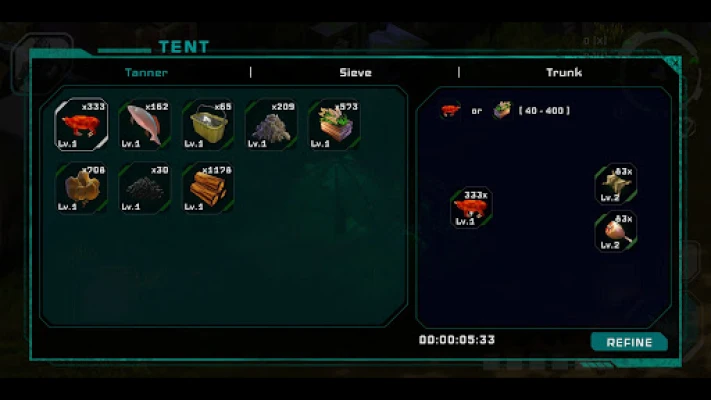Pick the wood logs x1176 slot

(208, 188)
